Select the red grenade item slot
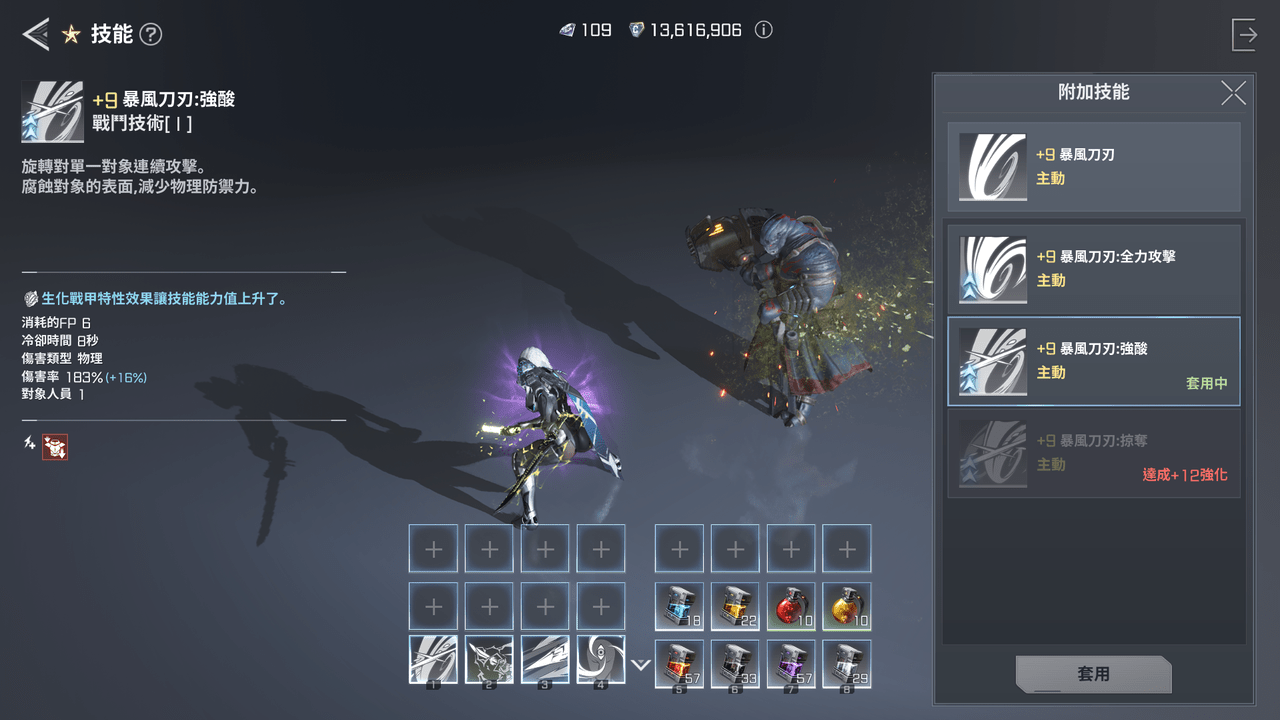The image size is (1280, 720). pos(791,606)
